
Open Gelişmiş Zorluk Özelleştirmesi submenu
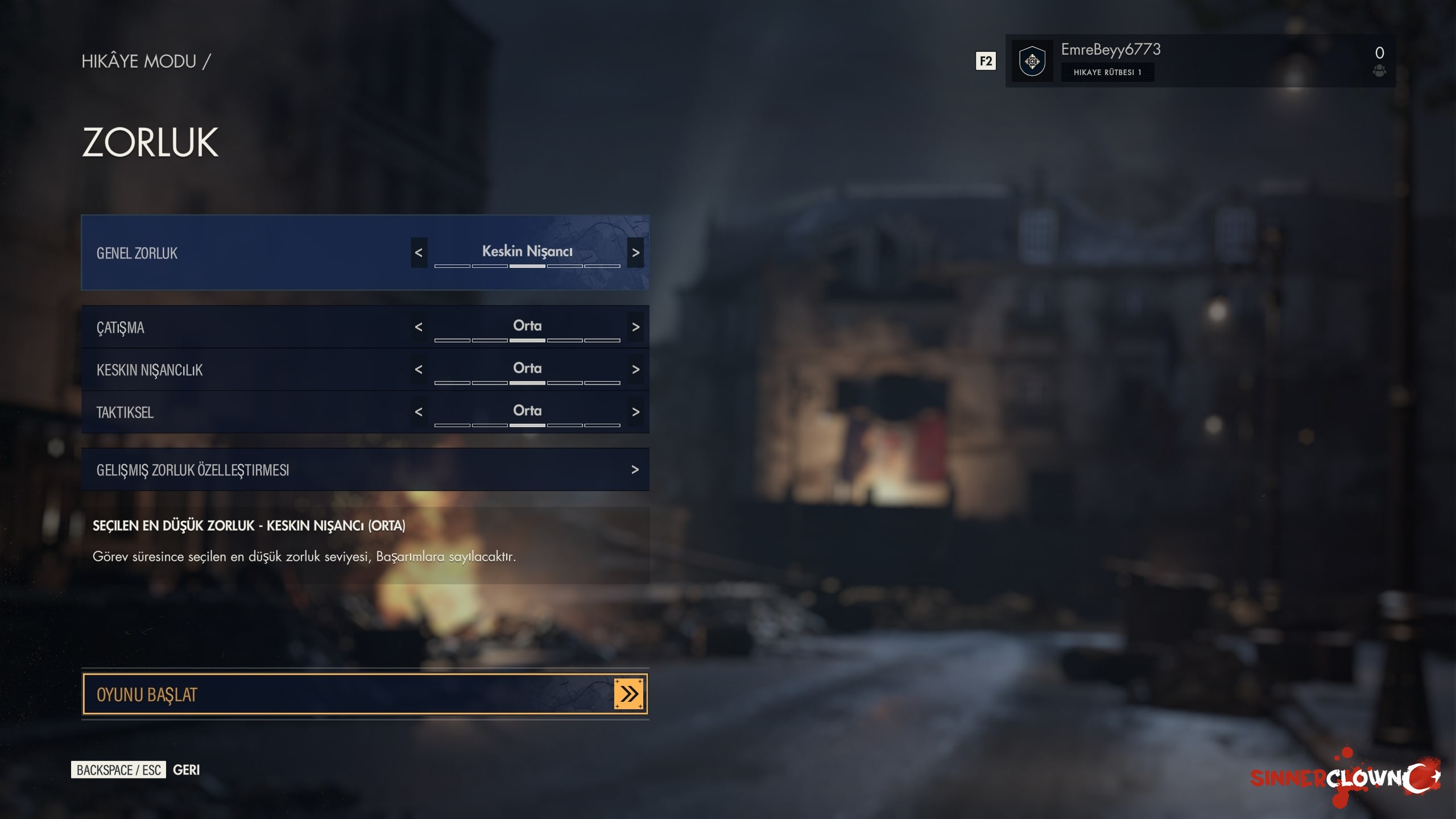point(364,470)
